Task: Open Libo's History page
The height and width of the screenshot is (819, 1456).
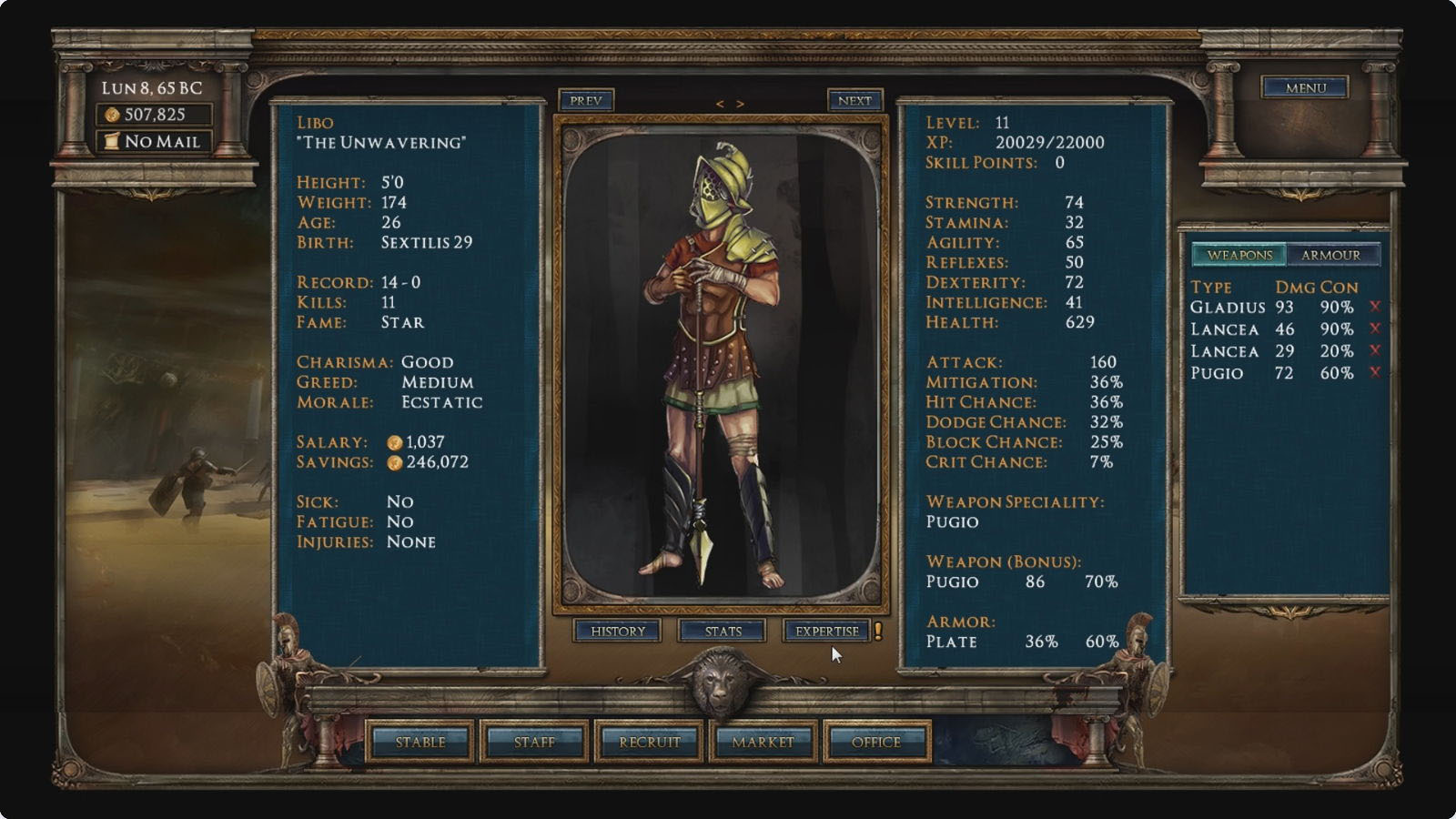Action: pos(617,631)
